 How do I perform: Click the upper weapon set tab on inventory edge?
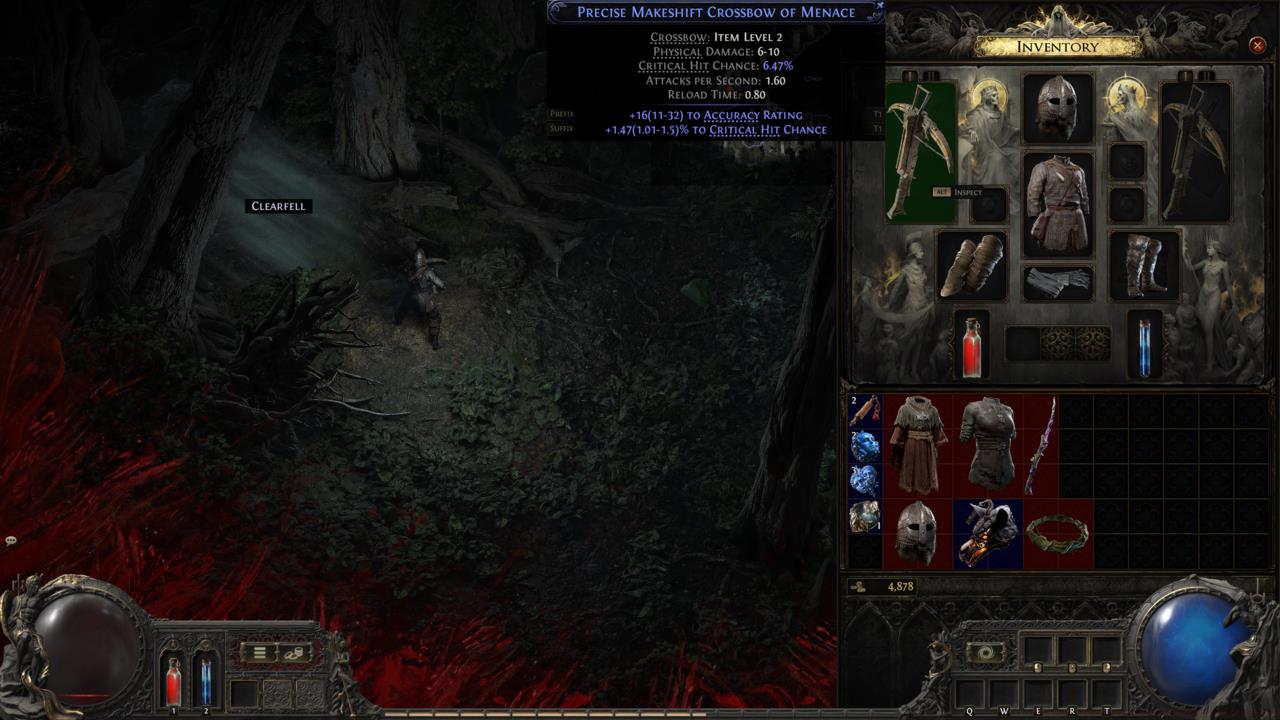tap(877, 113)
